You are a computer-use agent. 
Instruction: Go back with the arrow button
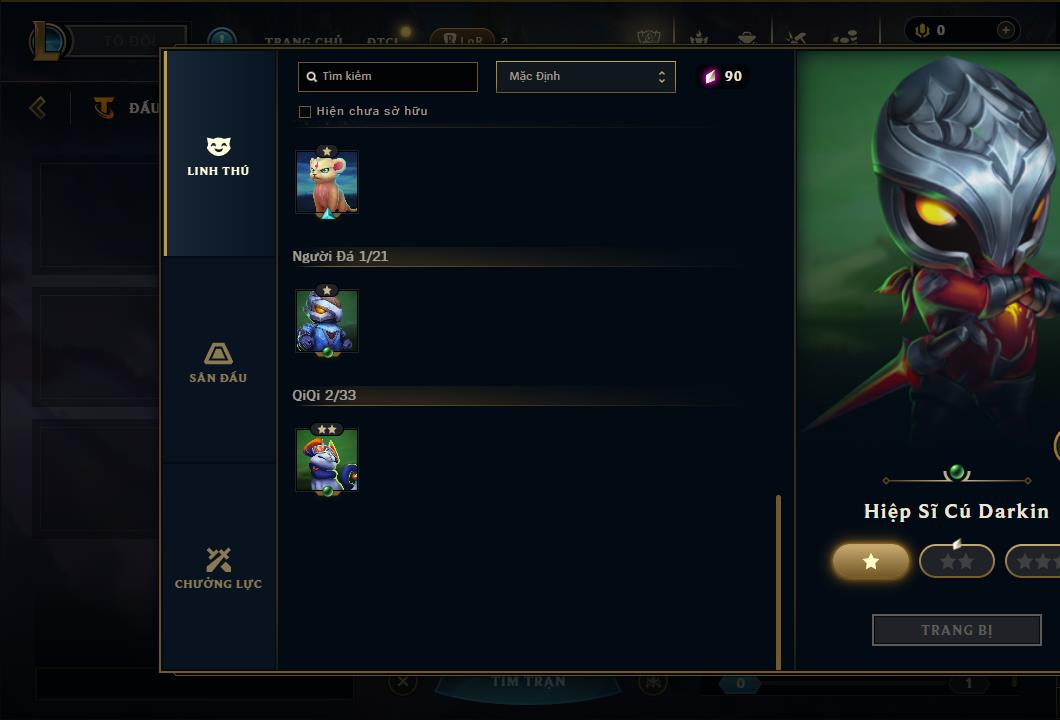click(38, 107)
